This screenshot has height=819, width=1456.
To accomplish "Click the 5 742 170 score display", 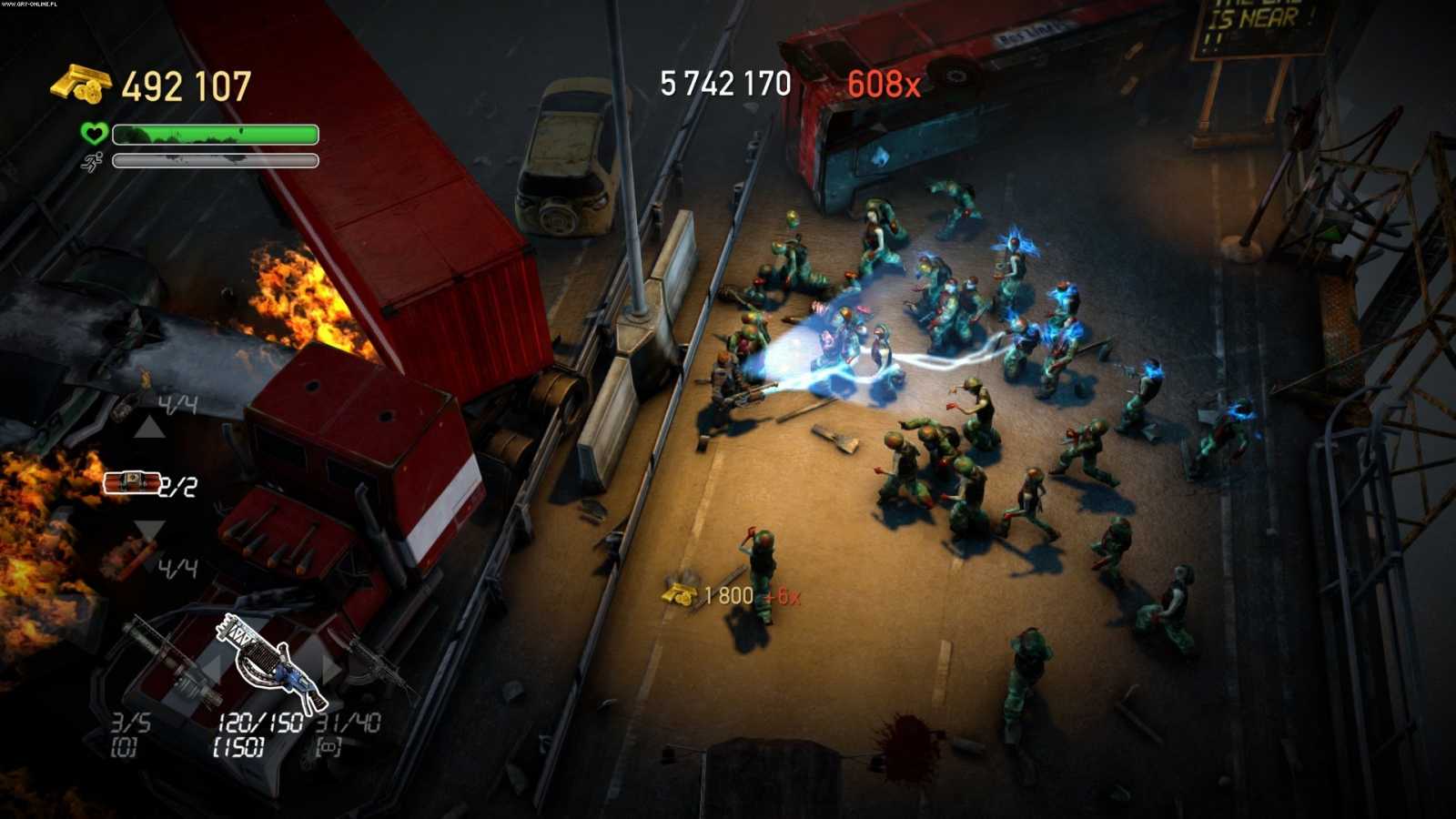I will 723,85.
